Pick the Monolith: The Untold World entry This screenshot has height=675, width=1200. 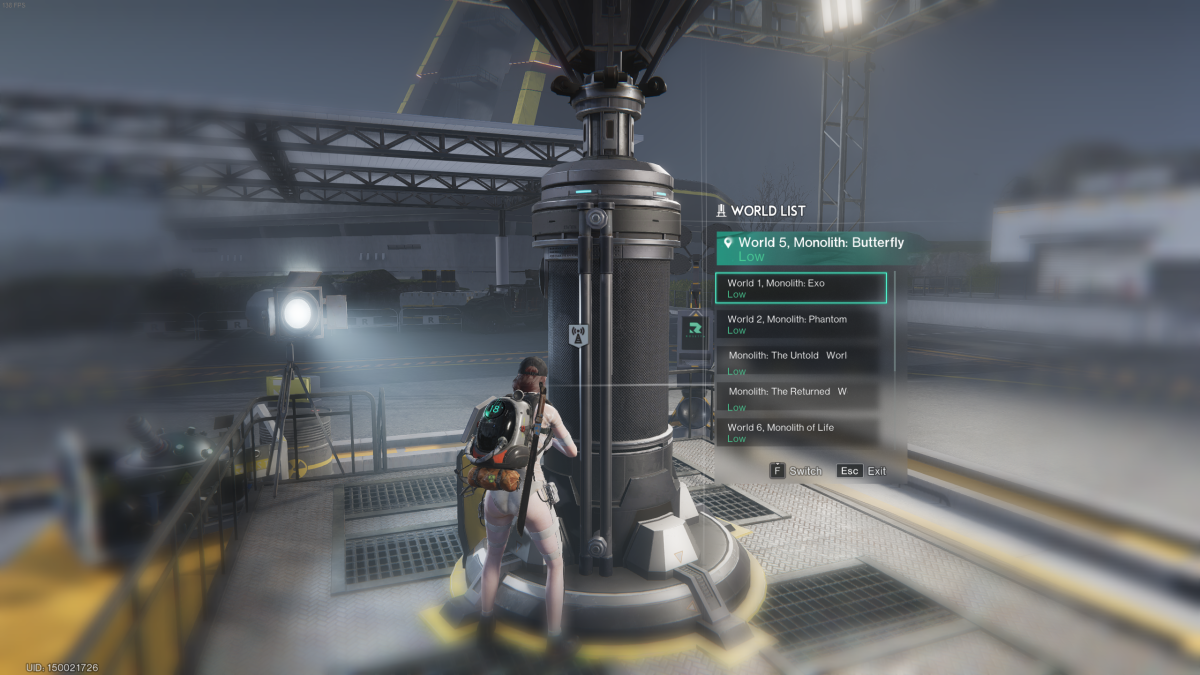pyautogui.click(x=800, y=361)
